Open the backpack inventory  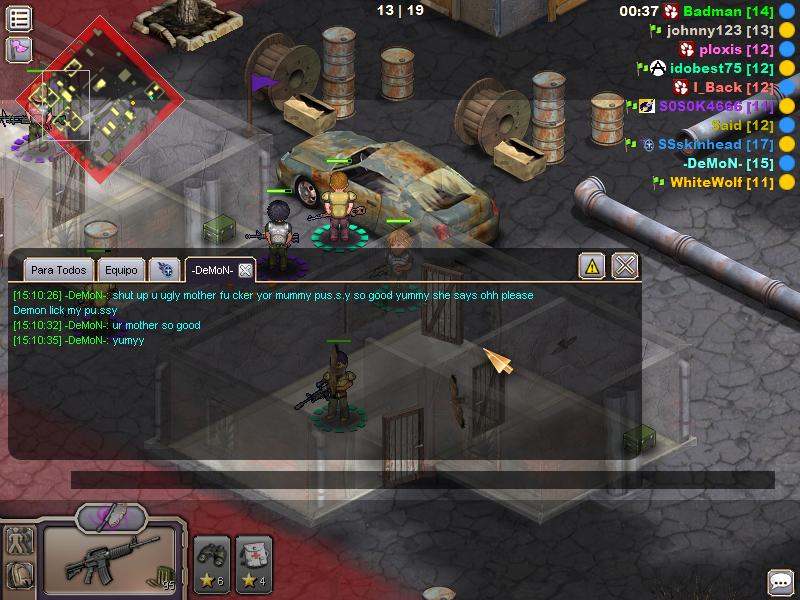tap(19, 575)
